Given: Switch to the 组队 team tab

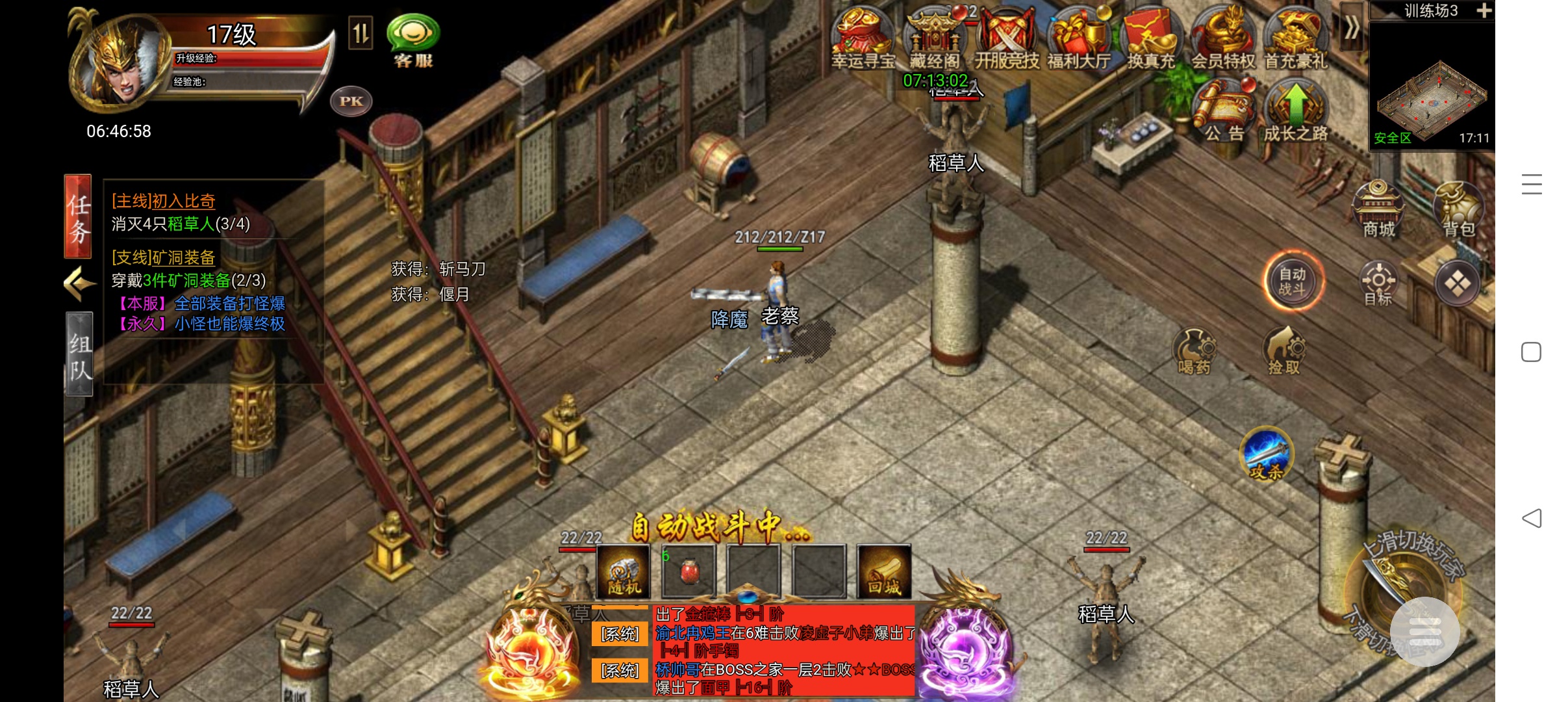Looking at the screenshot, I should [x=79, y=354].
